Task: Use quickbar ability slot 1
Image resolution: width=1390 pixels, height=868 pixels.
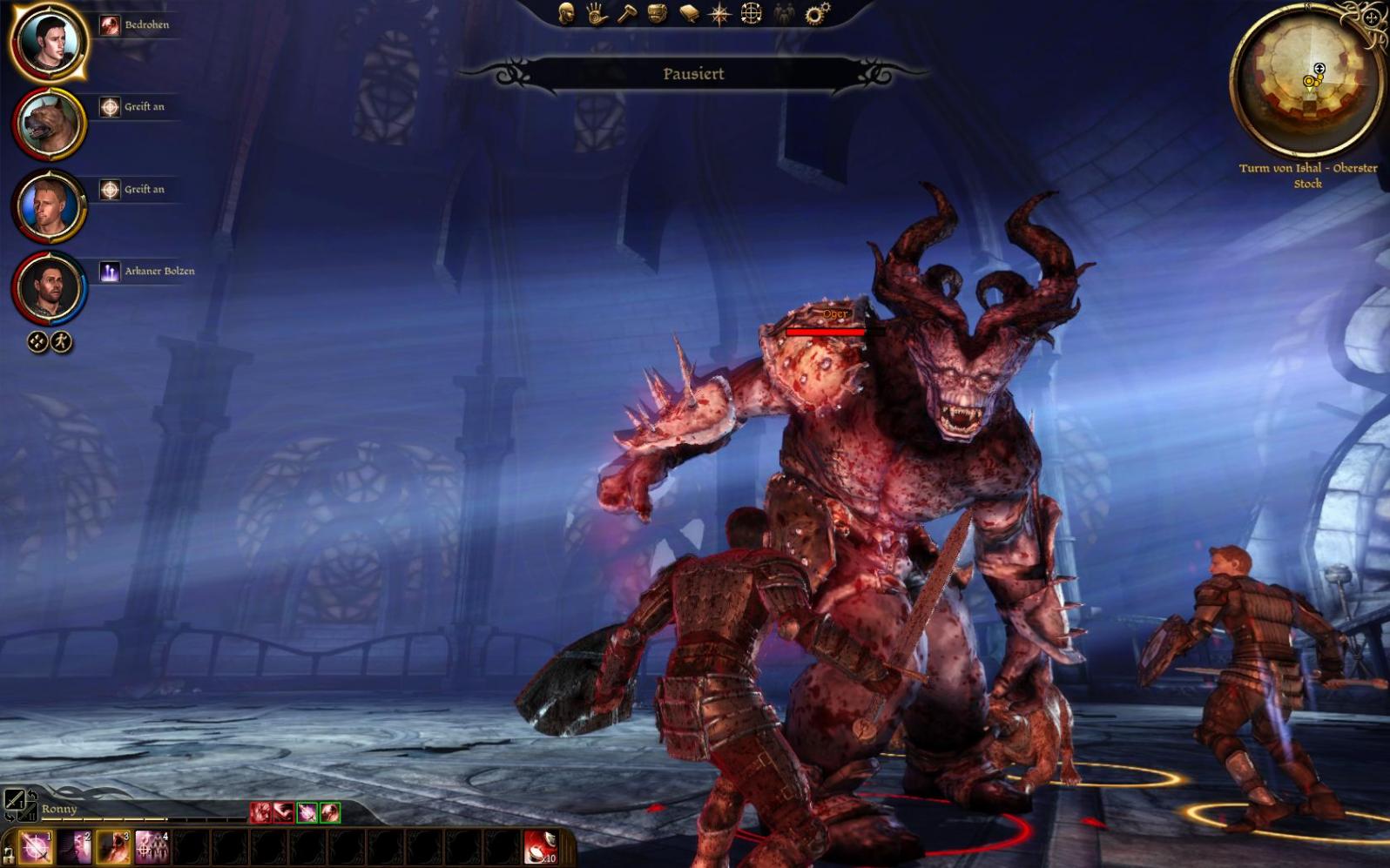Action: point(36,847)
